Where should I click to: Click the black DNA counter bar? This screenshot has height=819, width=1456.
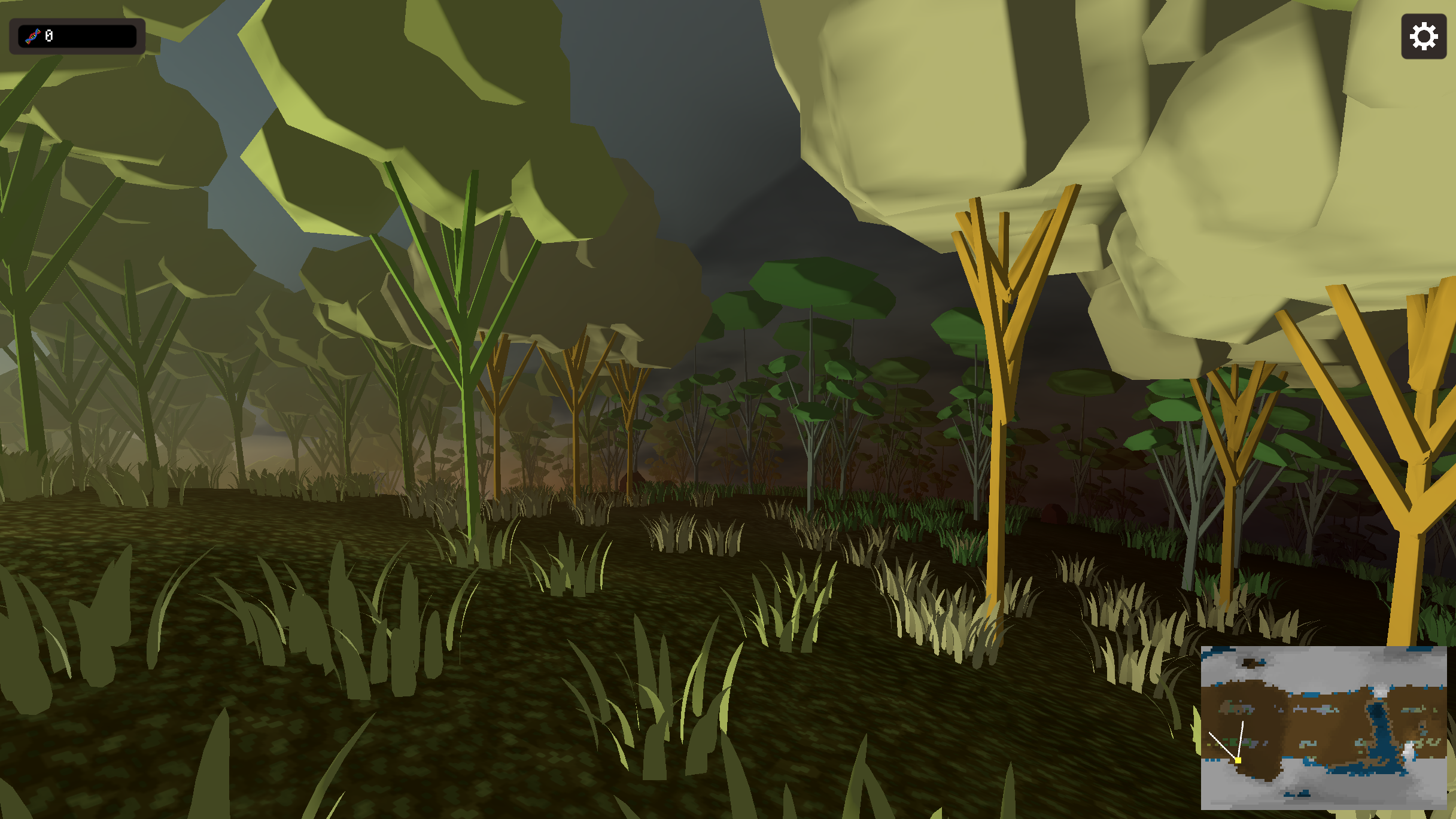[78, 35]
